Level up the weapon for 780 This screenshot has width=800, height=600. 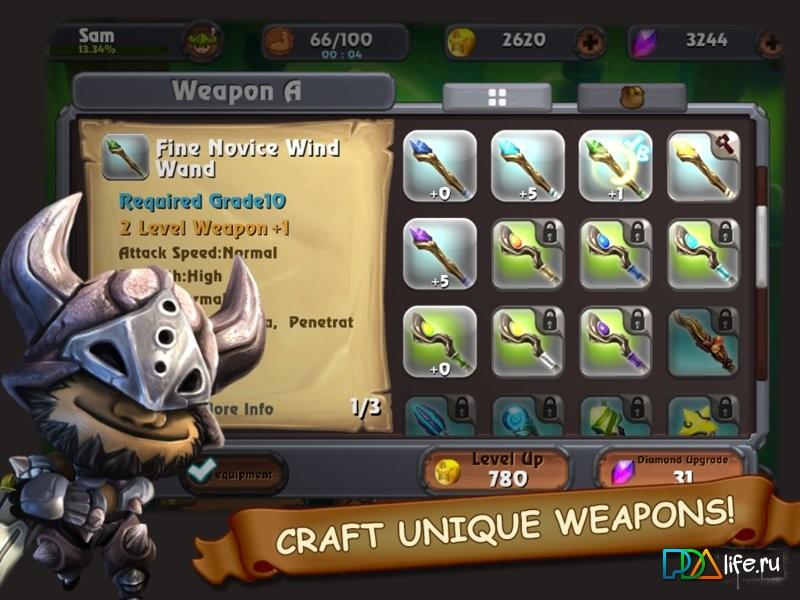point(495,470)
